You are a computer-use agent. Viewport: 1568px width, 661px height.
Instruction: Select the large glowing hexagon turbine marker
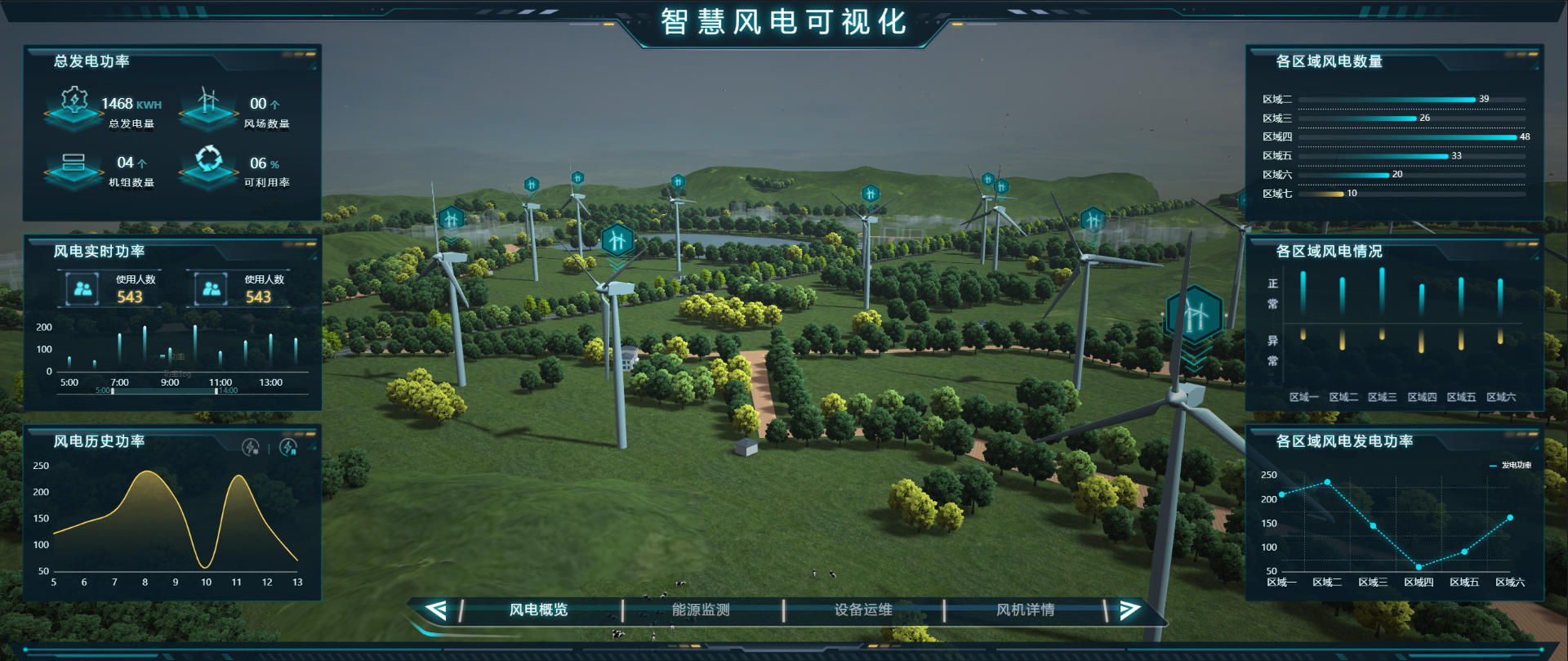tap(1195, 313)
